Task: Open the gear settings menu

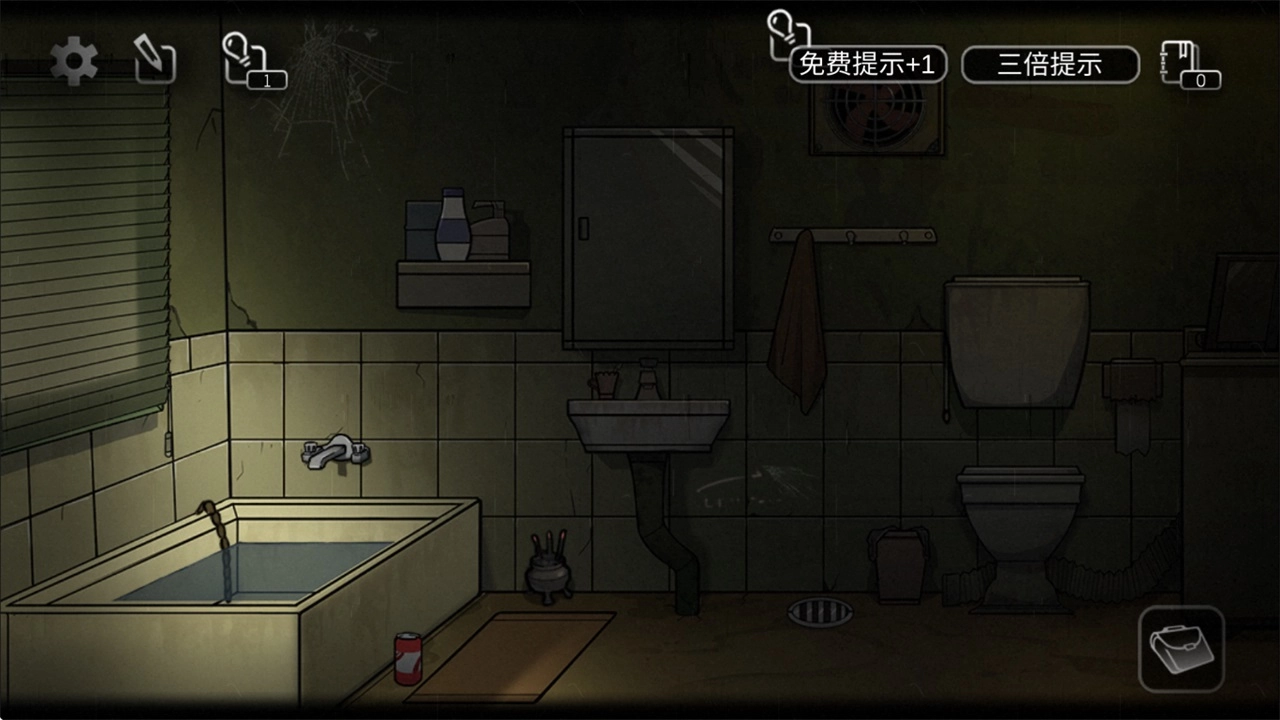Action: (x=74, y=62)
